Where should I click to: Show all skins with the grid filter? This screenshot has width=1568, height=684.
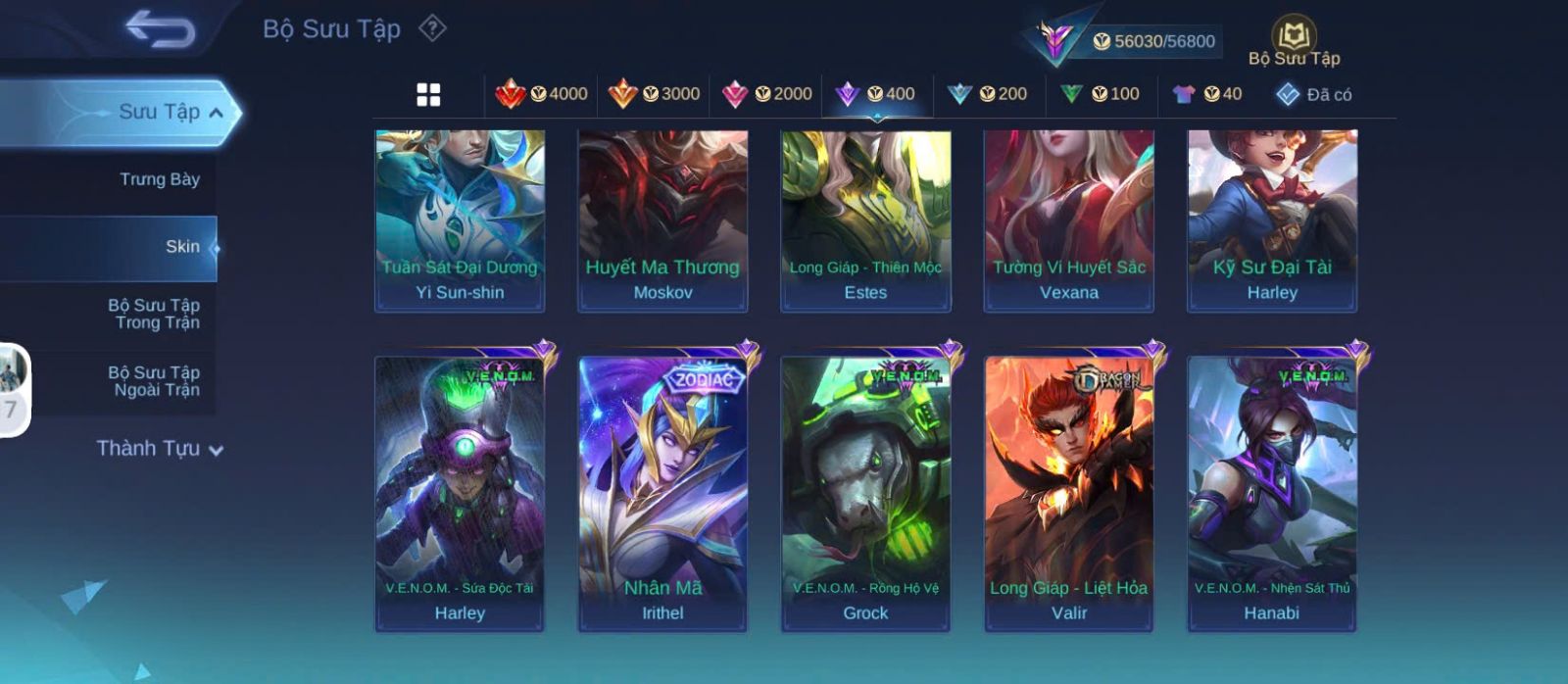click(428, 94)
